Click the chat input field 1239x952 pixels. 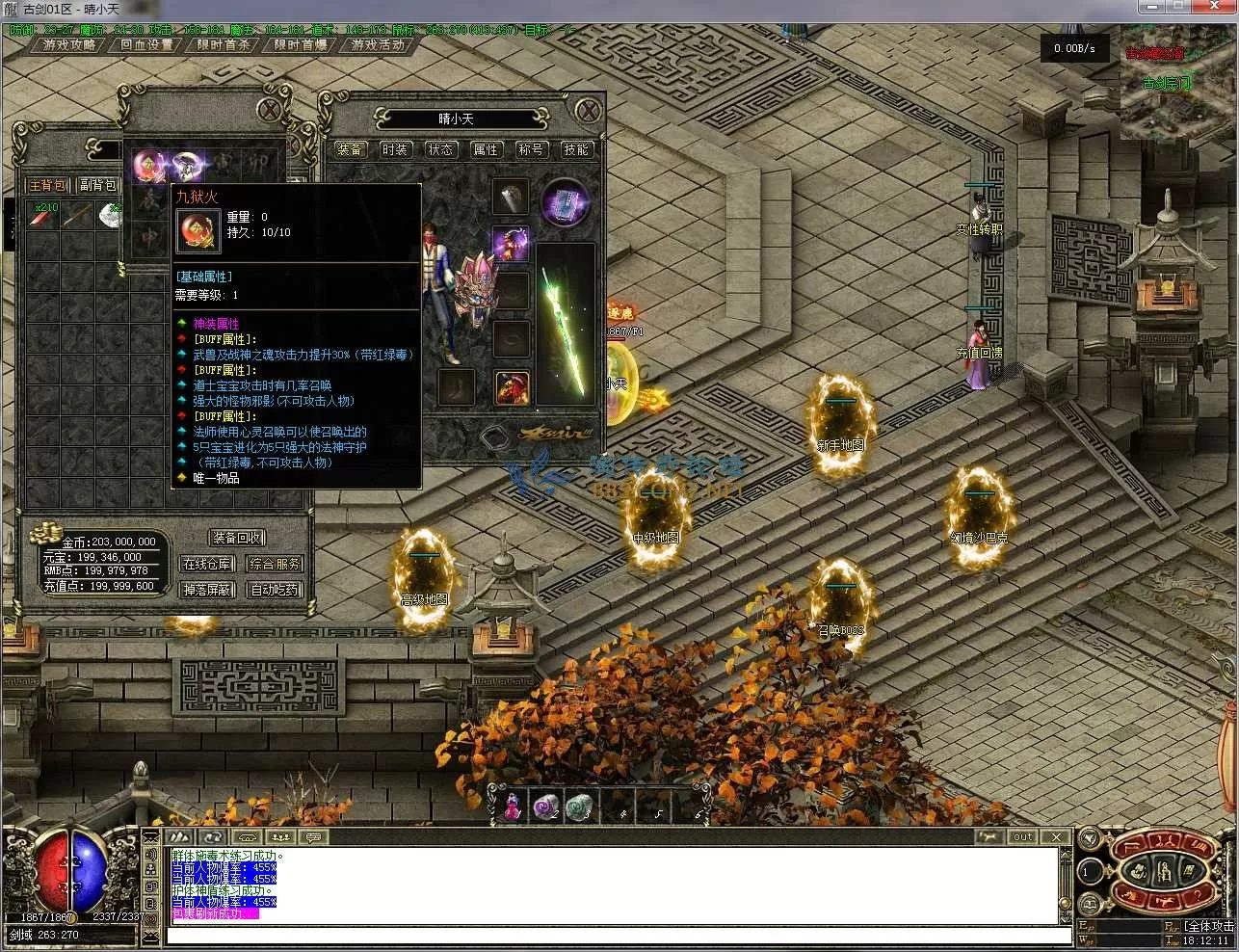click(617, 936)
